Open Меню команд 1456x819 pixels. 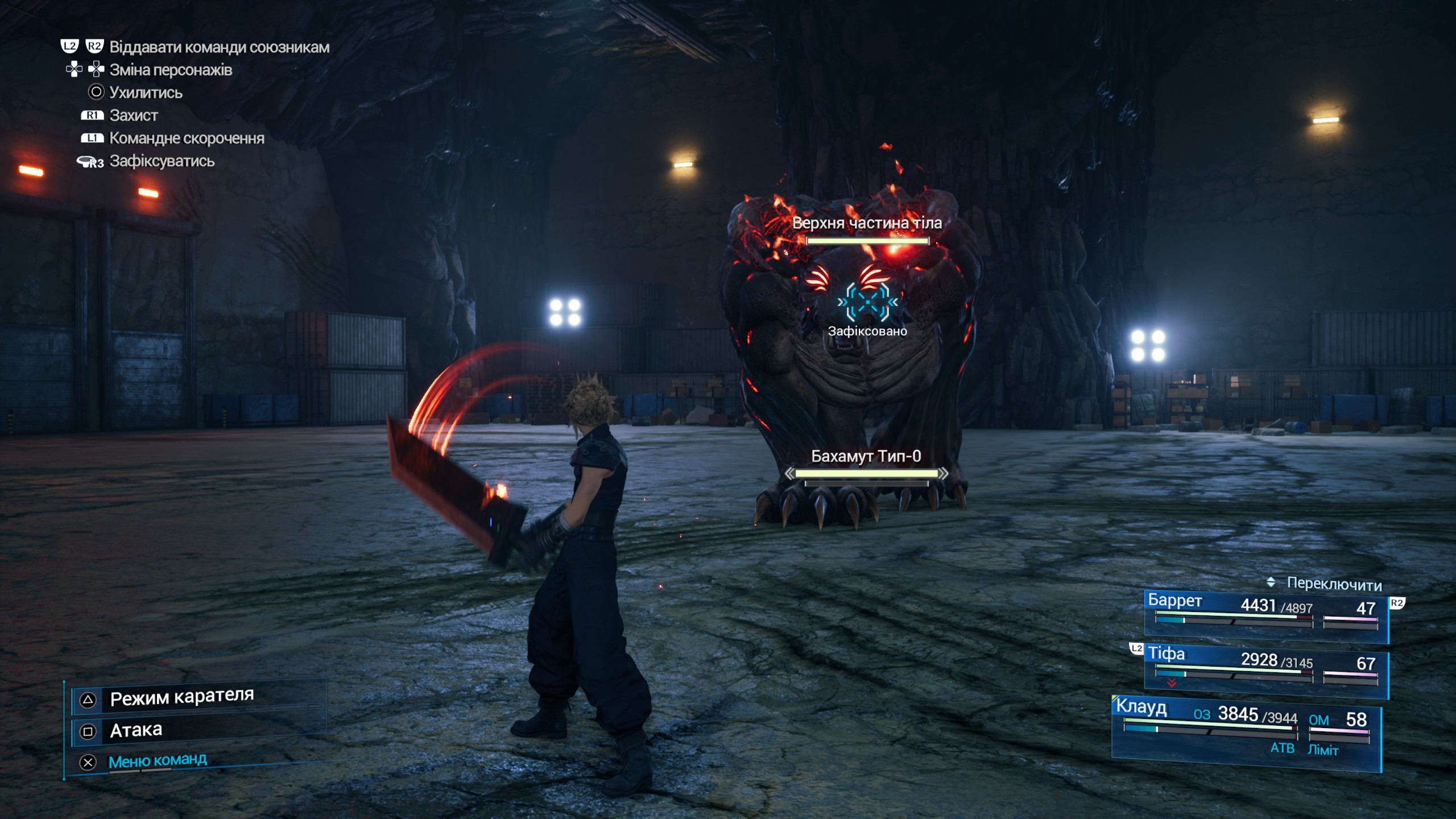pyautogui.click(x=158, y=761)
